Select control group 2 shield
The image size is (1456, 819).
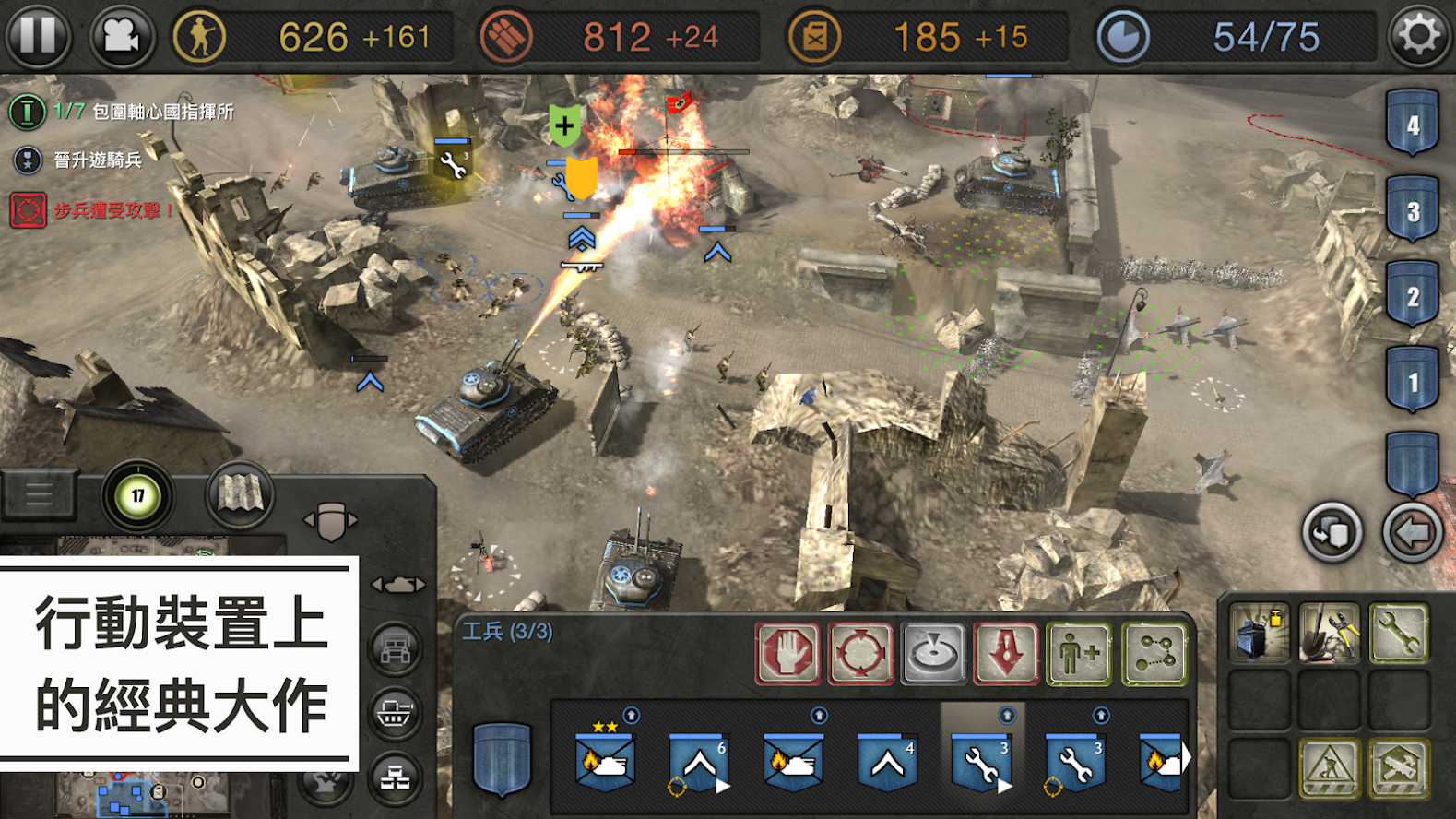point(1412,296)
